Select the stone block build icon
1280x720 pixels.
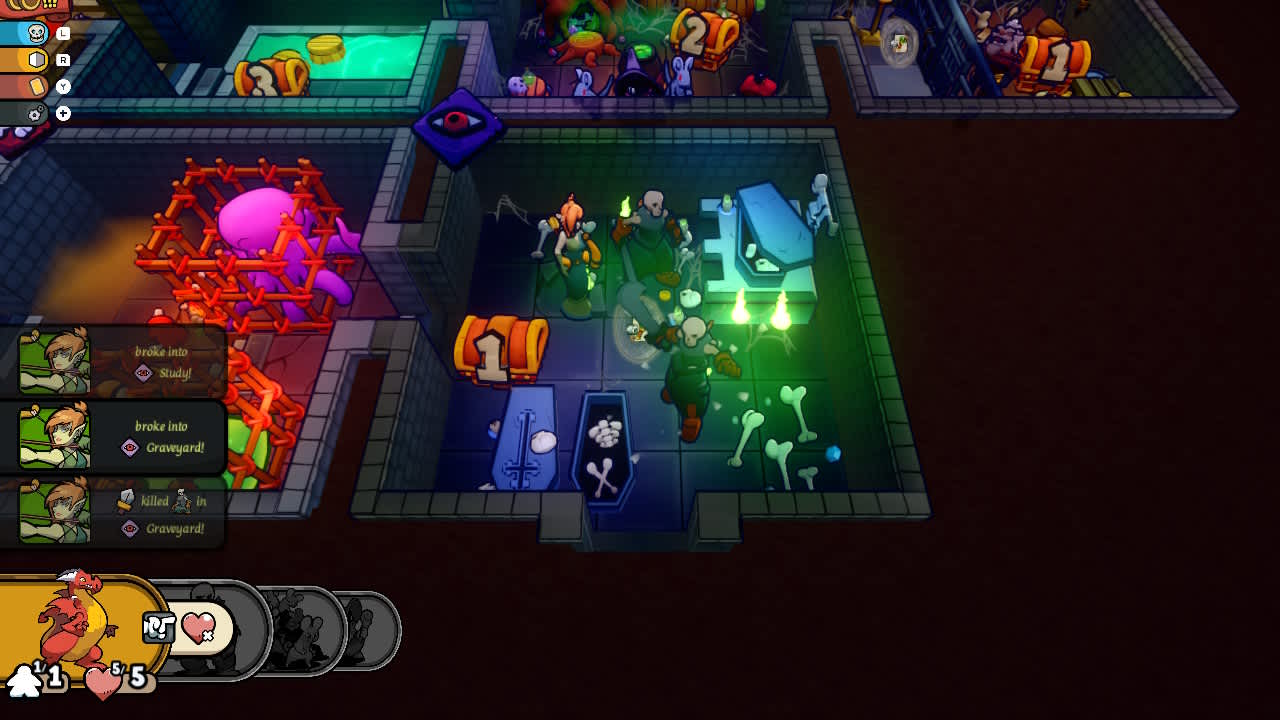tap(37, 58)
